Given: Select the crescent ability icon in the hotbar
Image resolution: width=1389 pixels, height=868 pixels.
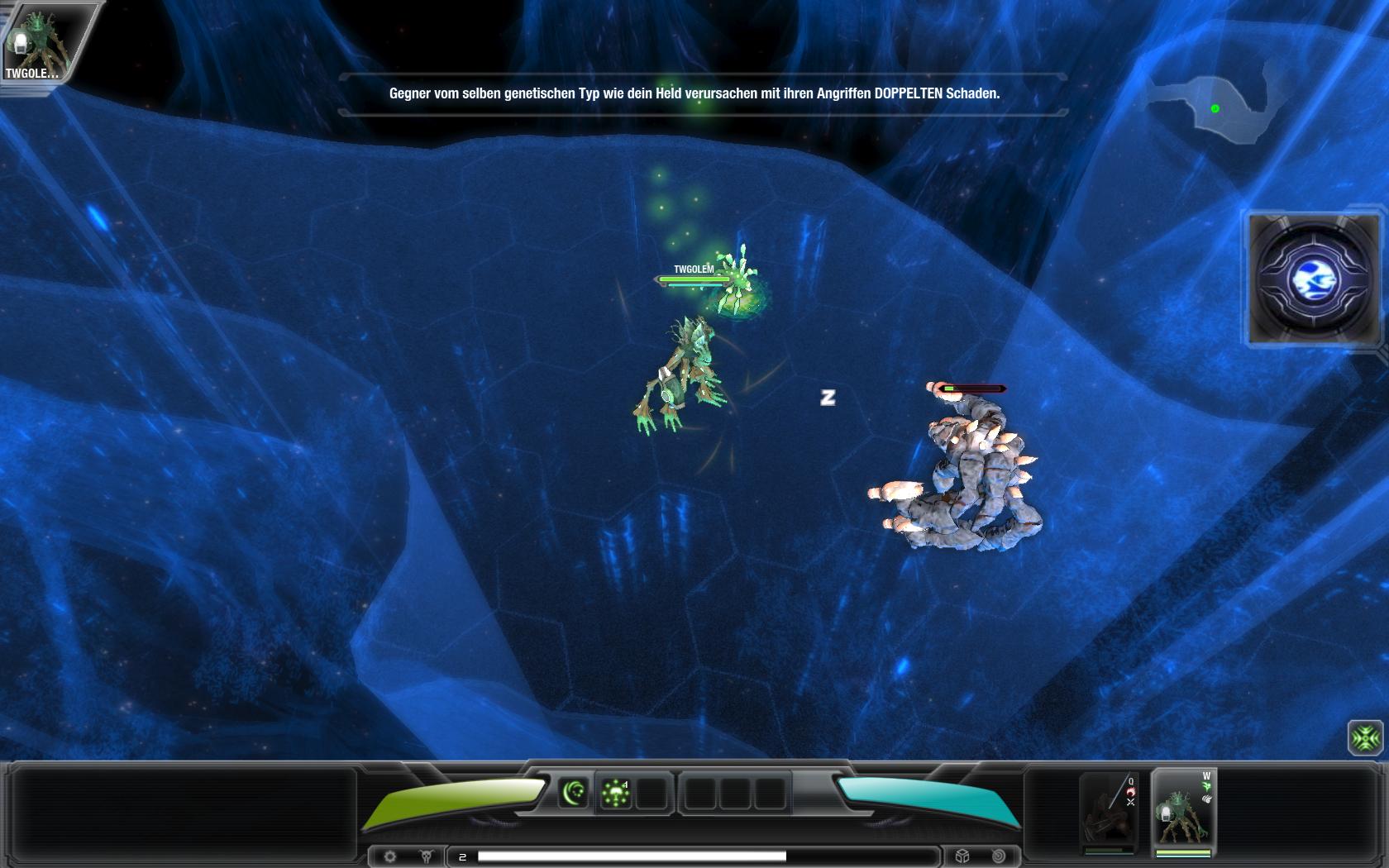Looking at the screenshot, I should (x=573, y=793).
